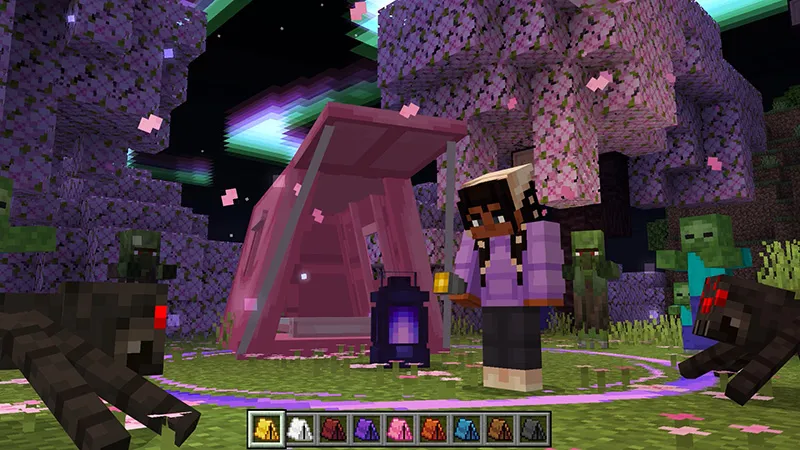Choose the dark red tent slot

click(332, 430)
